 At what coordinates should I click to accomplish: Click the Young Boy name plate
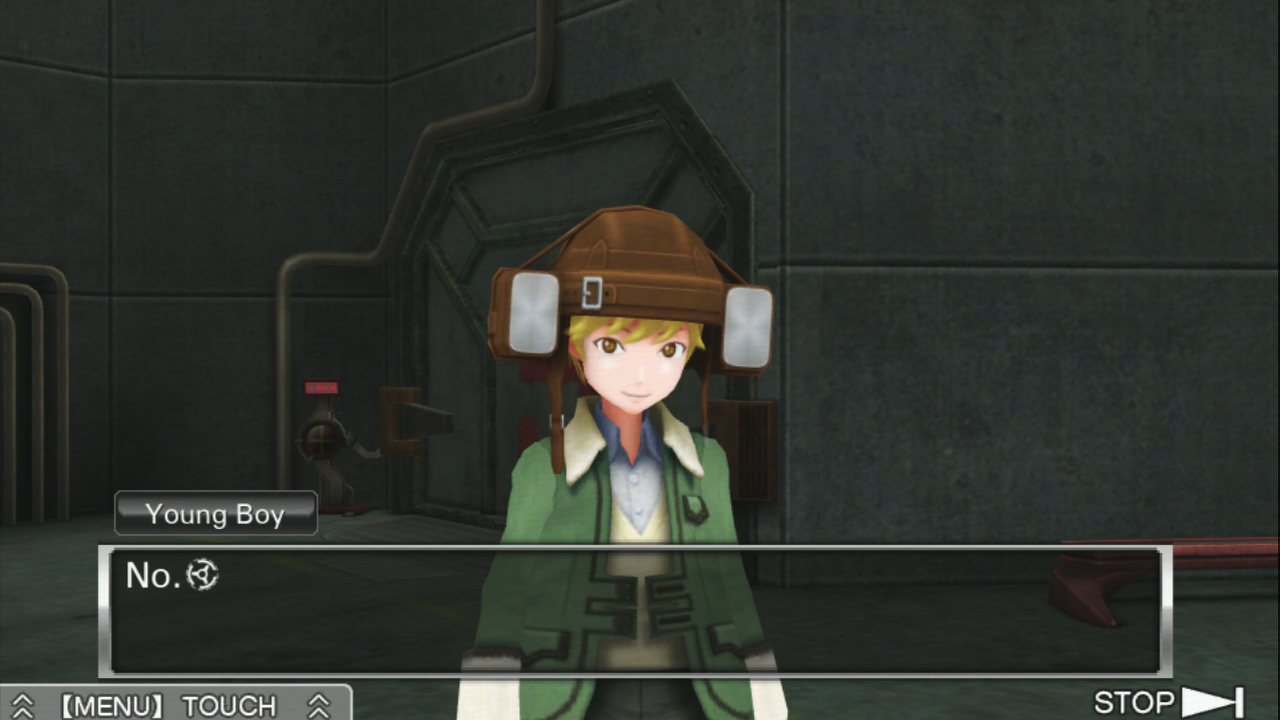pyautogui.click(x=215, y=514)
